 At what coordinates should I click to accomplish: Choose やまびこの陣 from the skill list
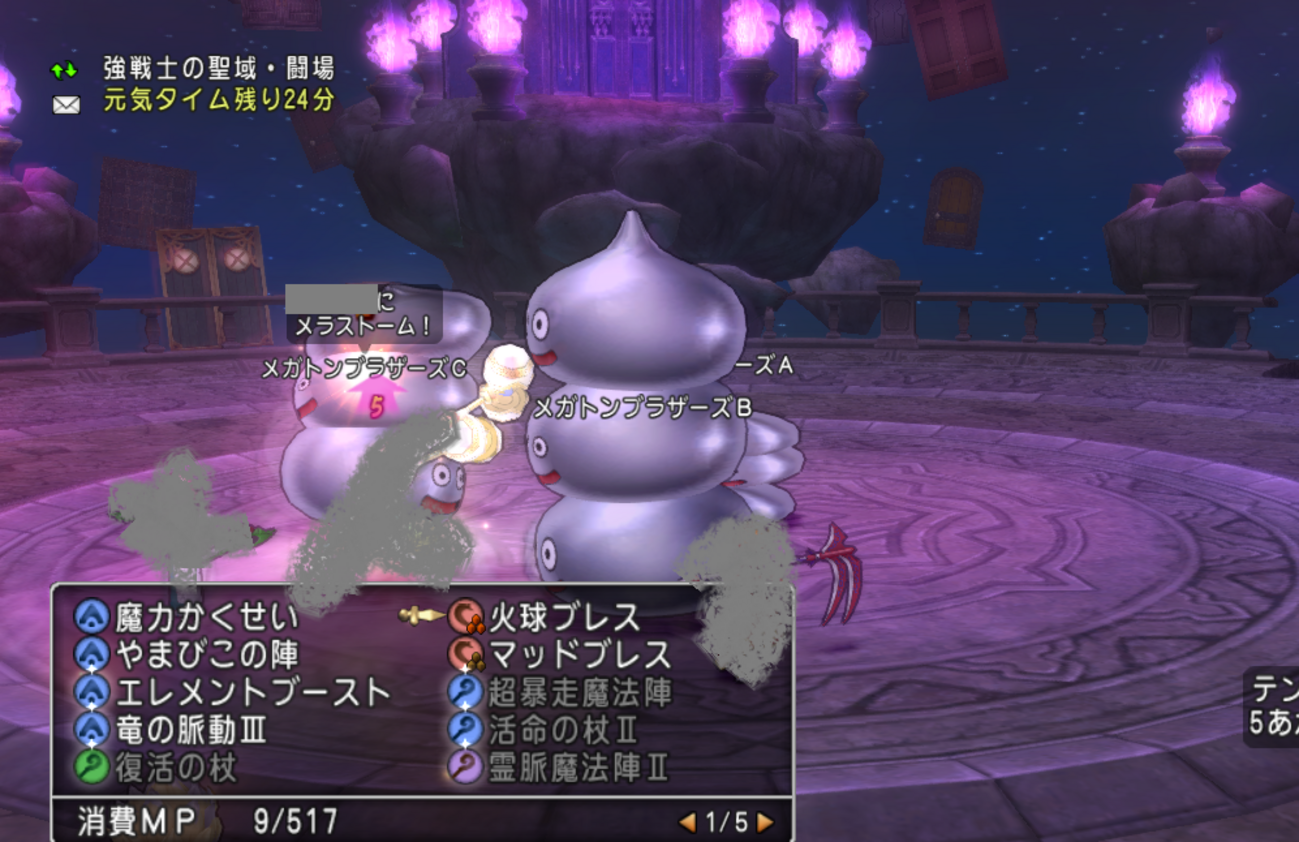[206, 655]
